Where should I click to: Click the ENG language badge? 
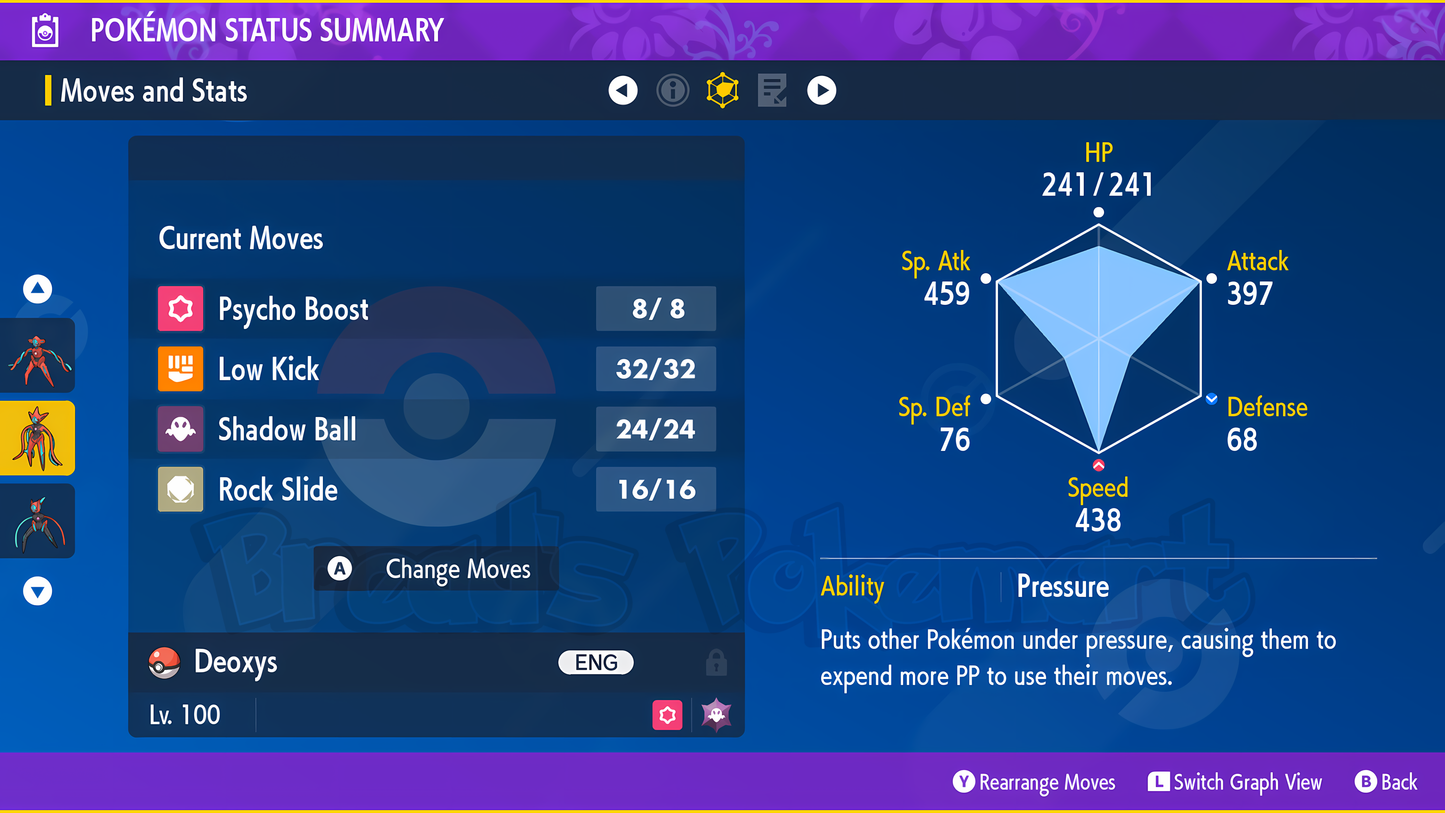(595, 662)
